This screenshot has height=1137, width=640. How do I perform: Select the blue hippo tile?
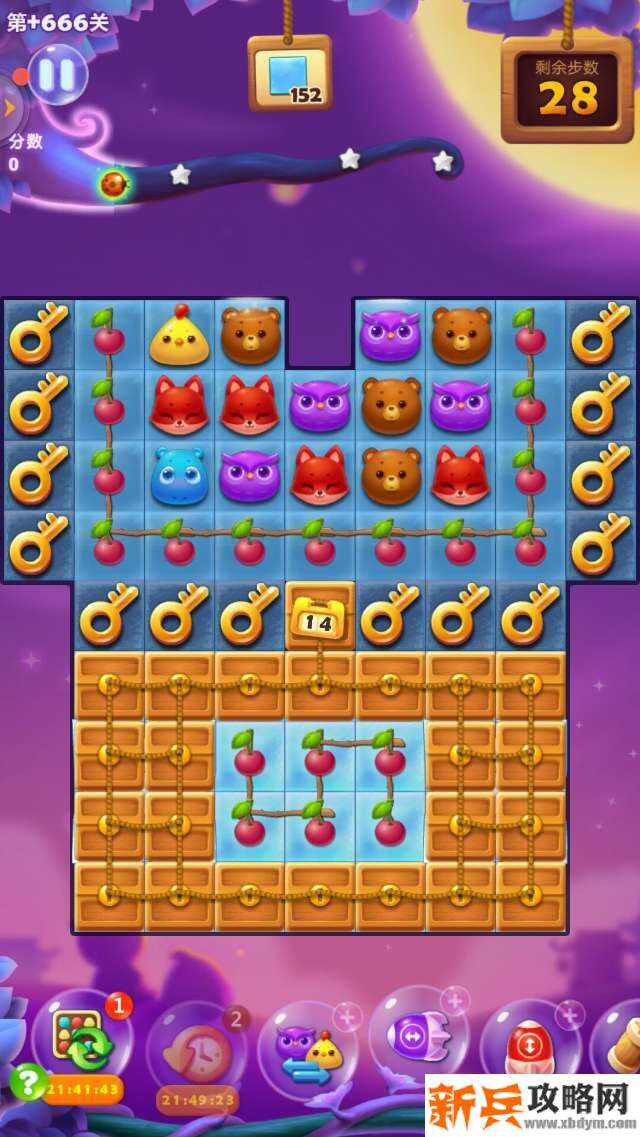[179, 476]
